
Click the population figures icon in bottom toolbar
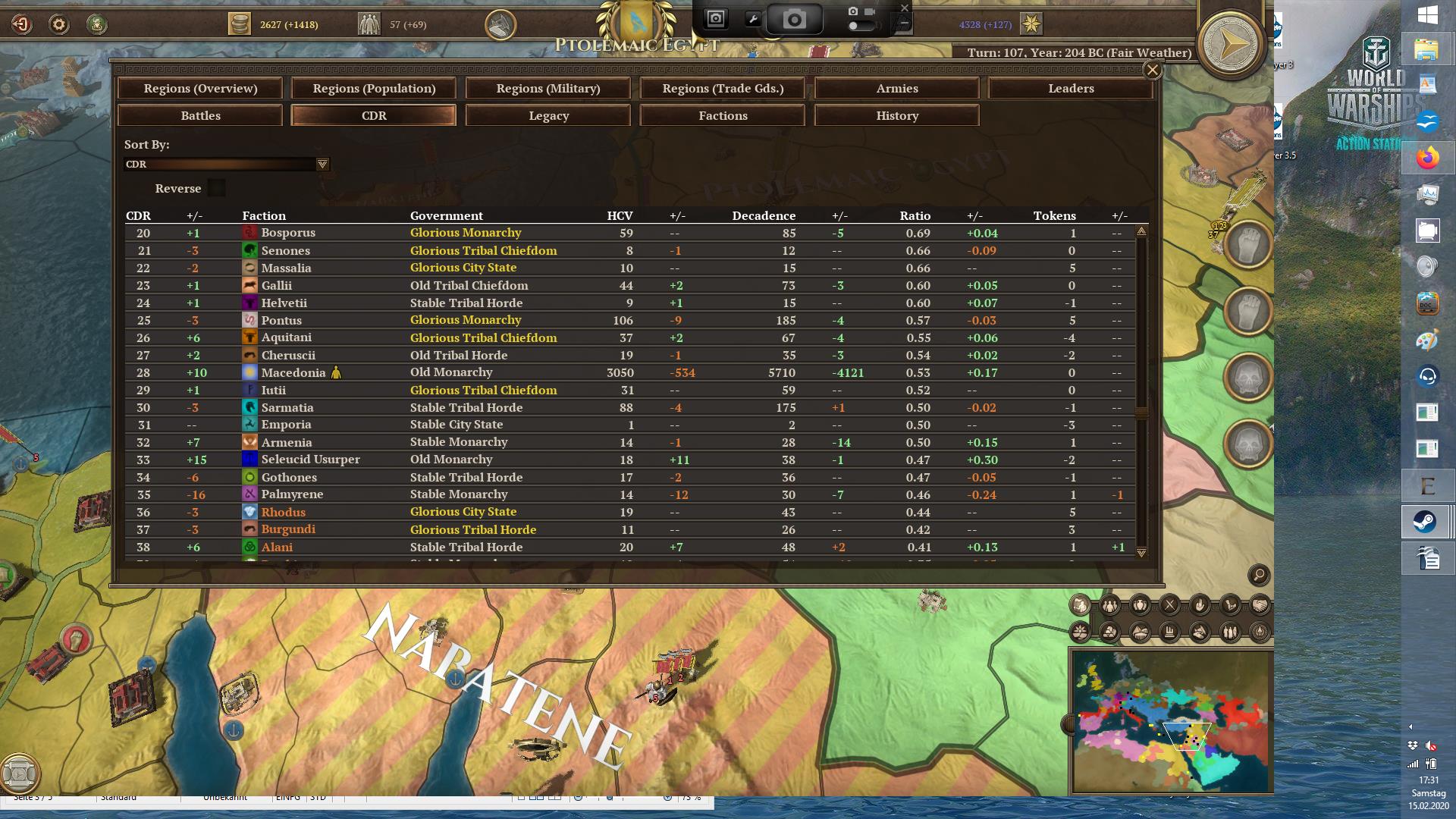pos(1109,605)
